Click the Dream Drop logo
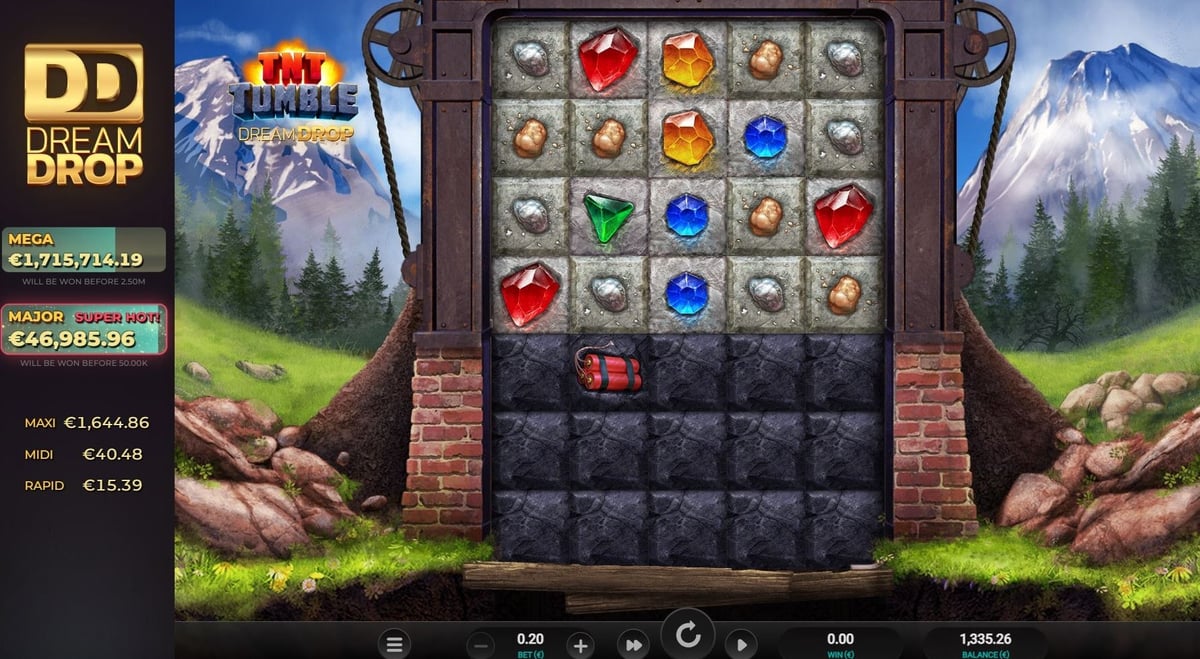Viewport: 1200px width, 659px height. click(x=84, y=115)
